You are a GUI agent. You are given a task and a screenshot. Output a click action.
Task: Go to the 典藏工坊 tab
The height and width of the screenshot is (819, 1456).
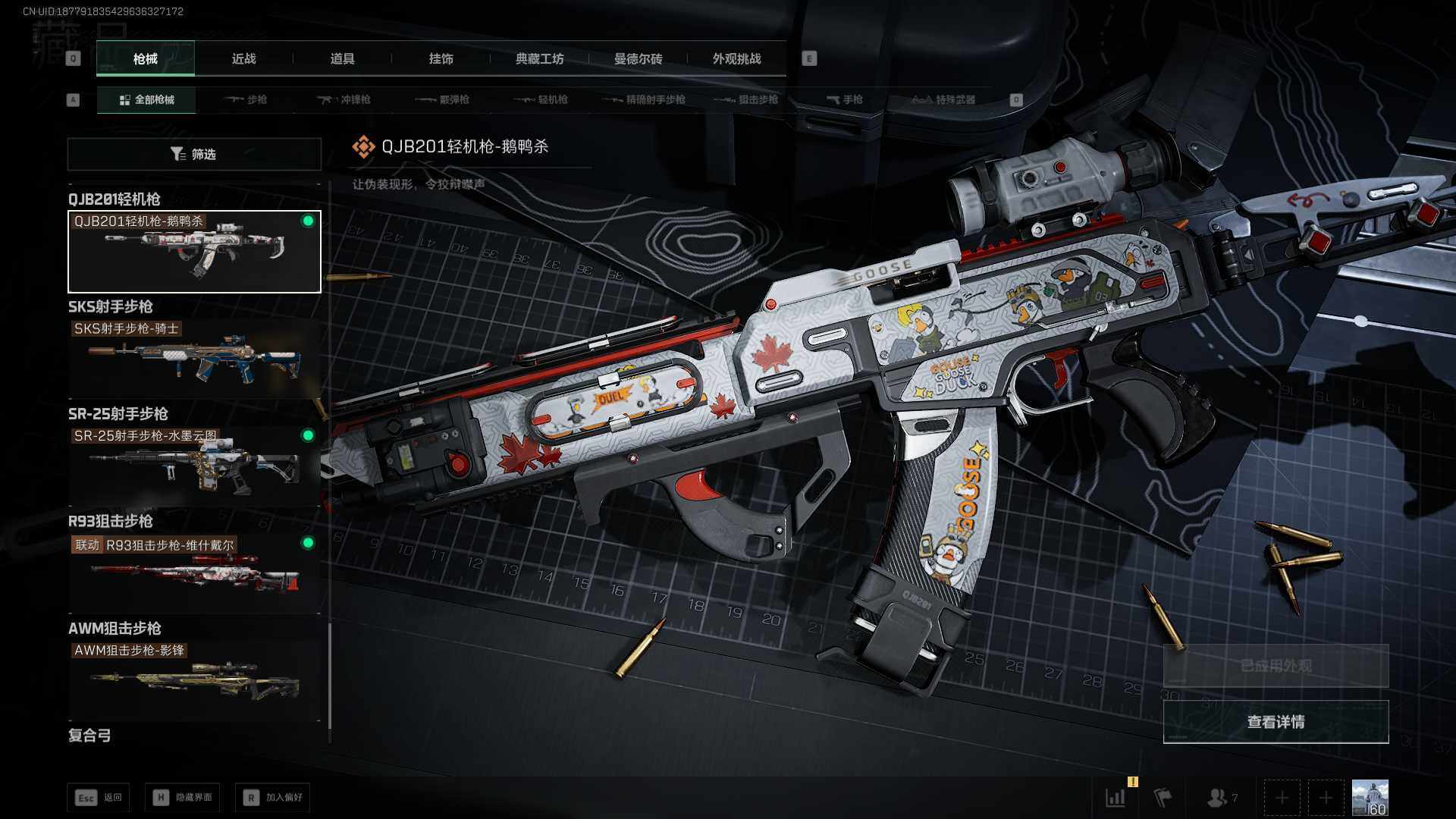[539, 59]
